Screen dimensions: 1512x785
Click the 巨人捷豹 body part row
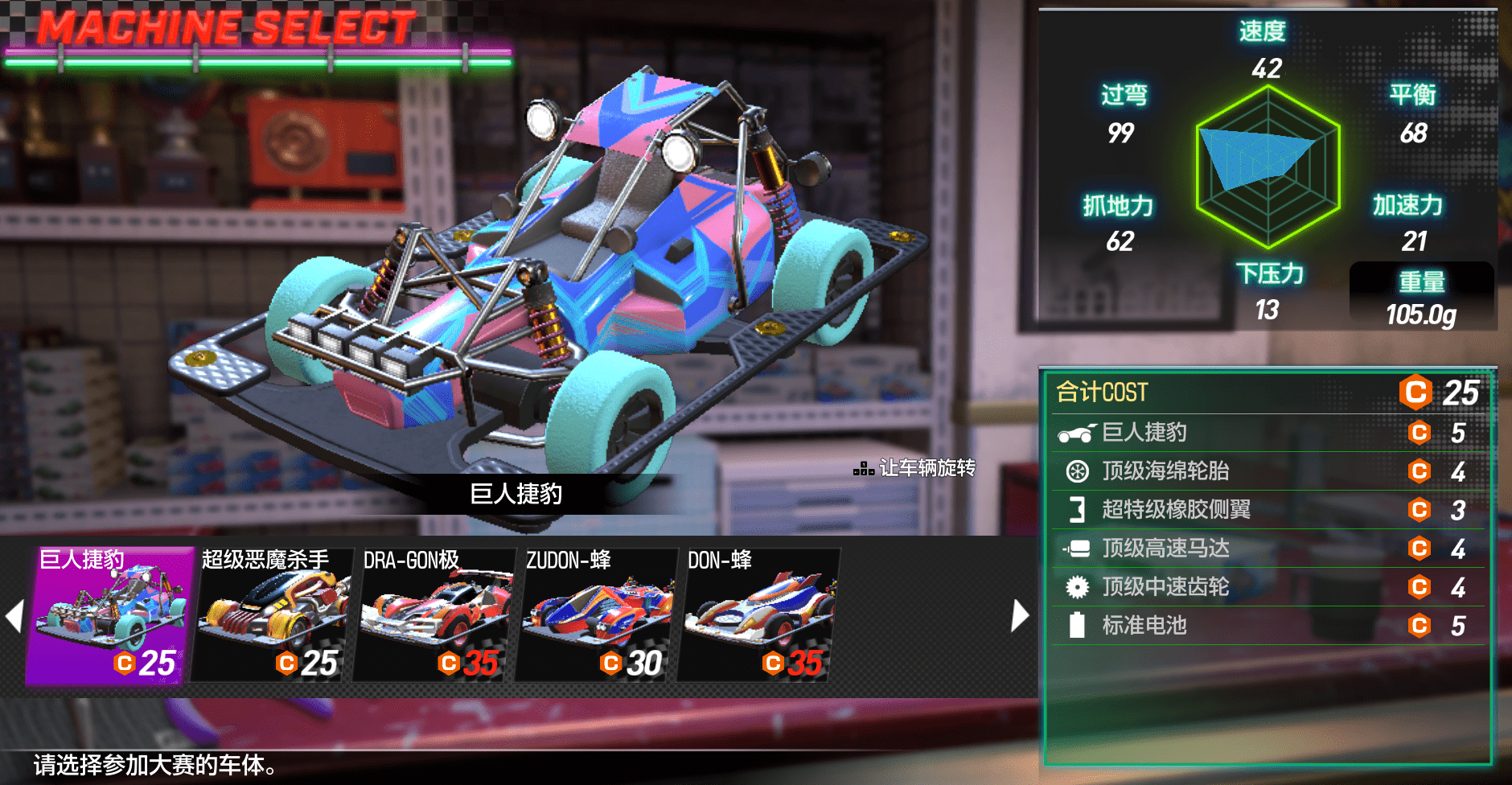1268,433
